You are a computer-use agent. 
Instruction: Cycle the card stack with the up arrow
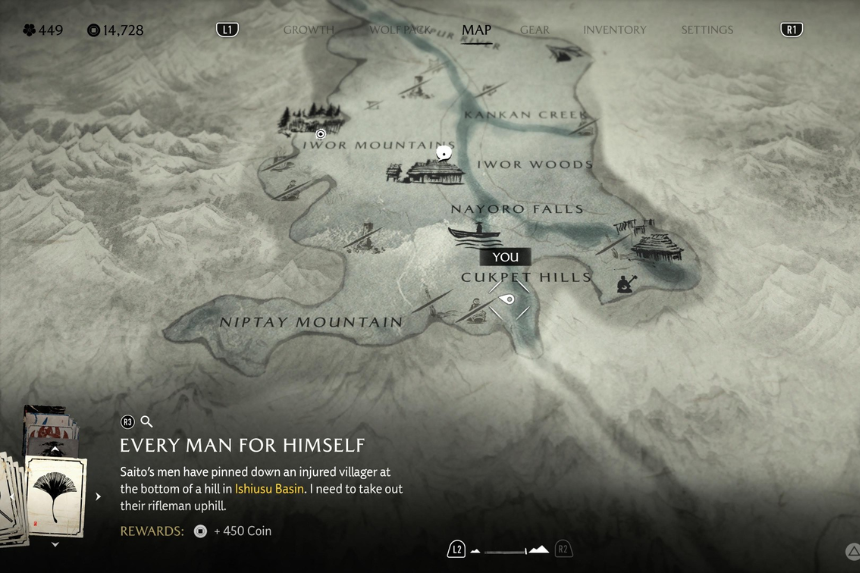coord(56,450)
